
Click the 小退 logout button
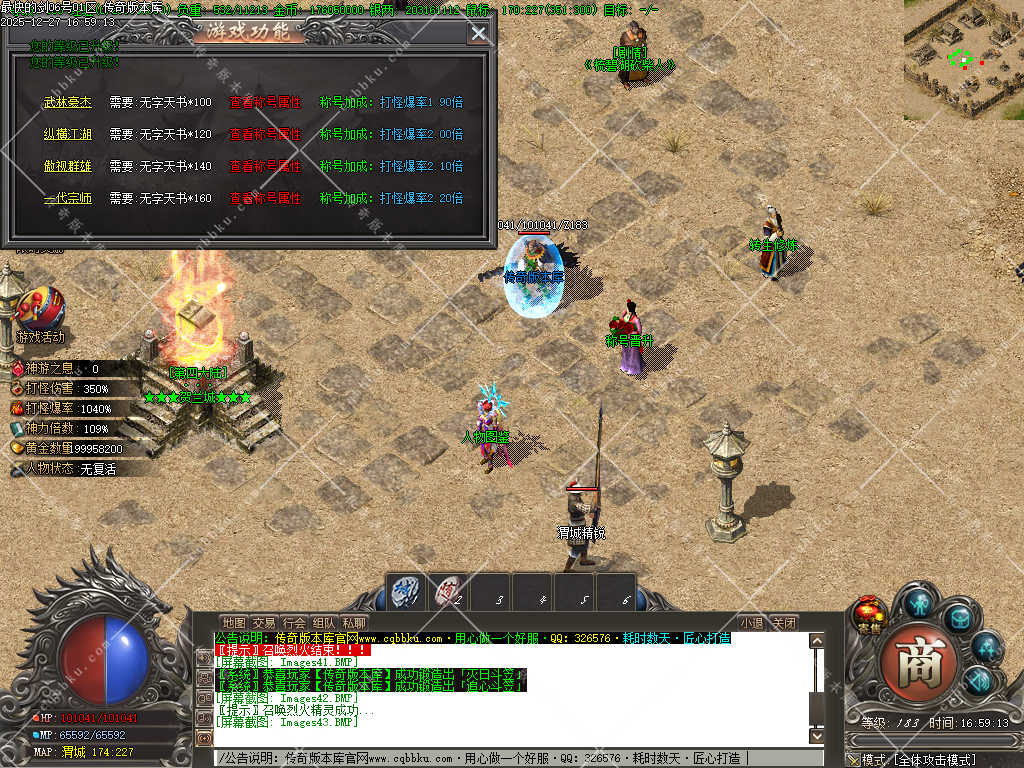click(x=752, y=623)
